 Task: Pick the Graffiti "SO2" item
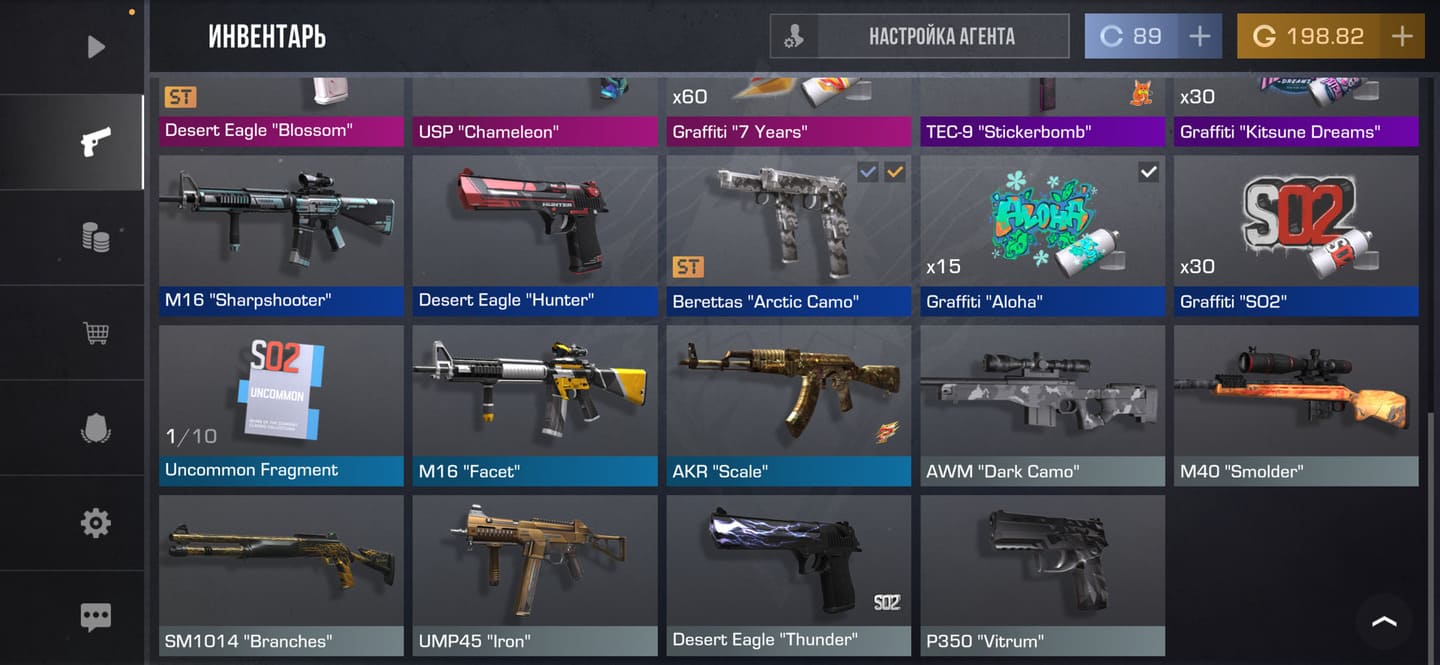click(x=1296, y=235)
